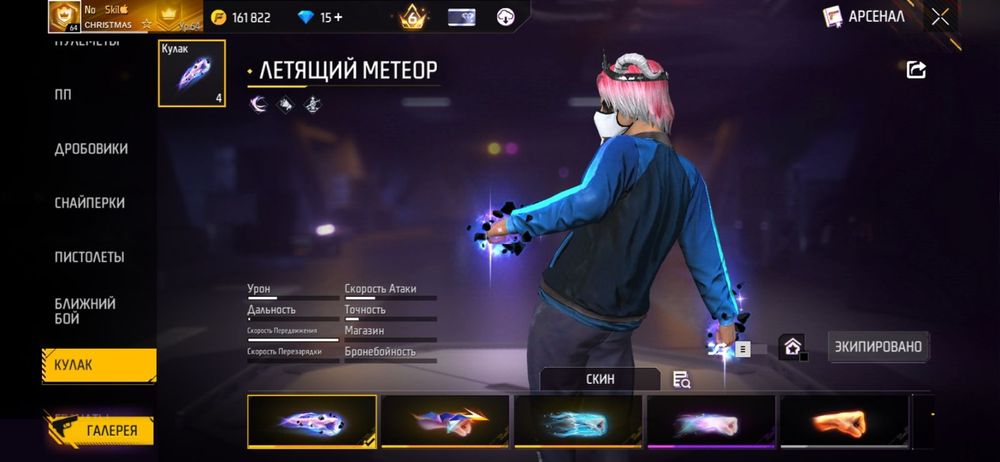Select the Дробовики category
The height and width of the screenshot is (462, 1000).
[91, 149]
